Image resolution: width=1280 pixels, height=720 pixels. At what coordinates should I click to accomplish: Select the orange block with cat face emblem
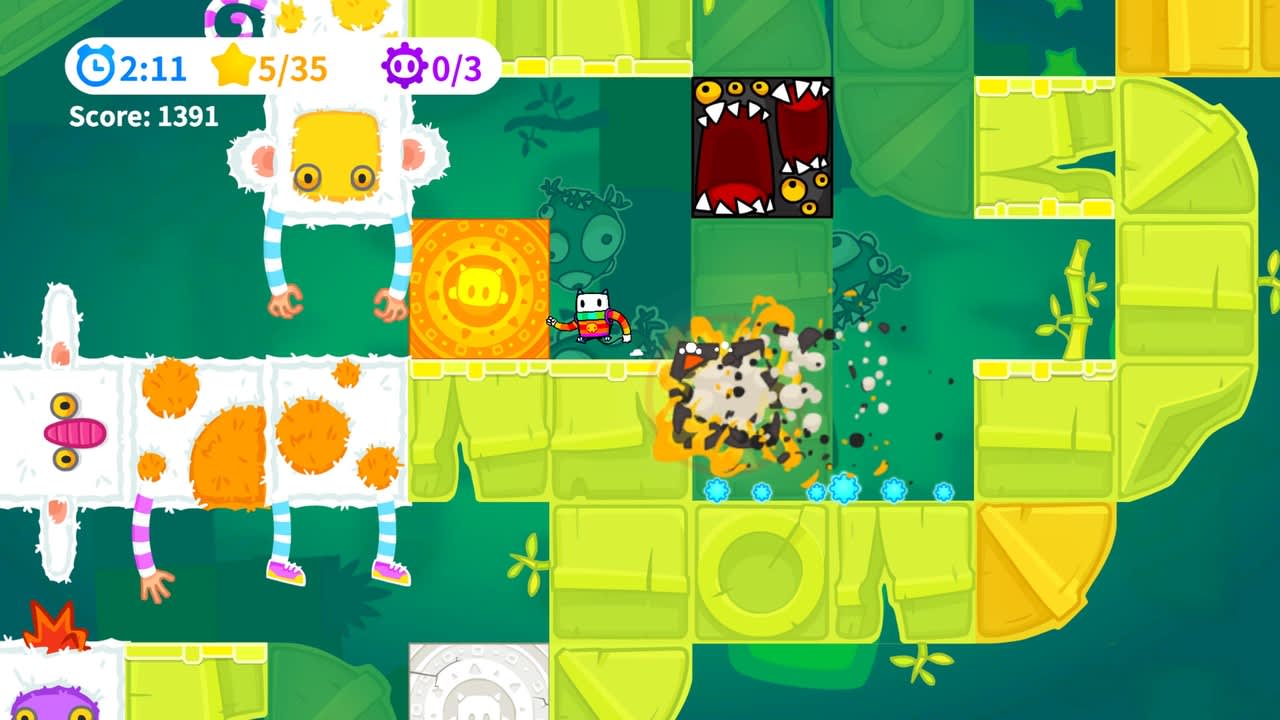tap(479, 285)
